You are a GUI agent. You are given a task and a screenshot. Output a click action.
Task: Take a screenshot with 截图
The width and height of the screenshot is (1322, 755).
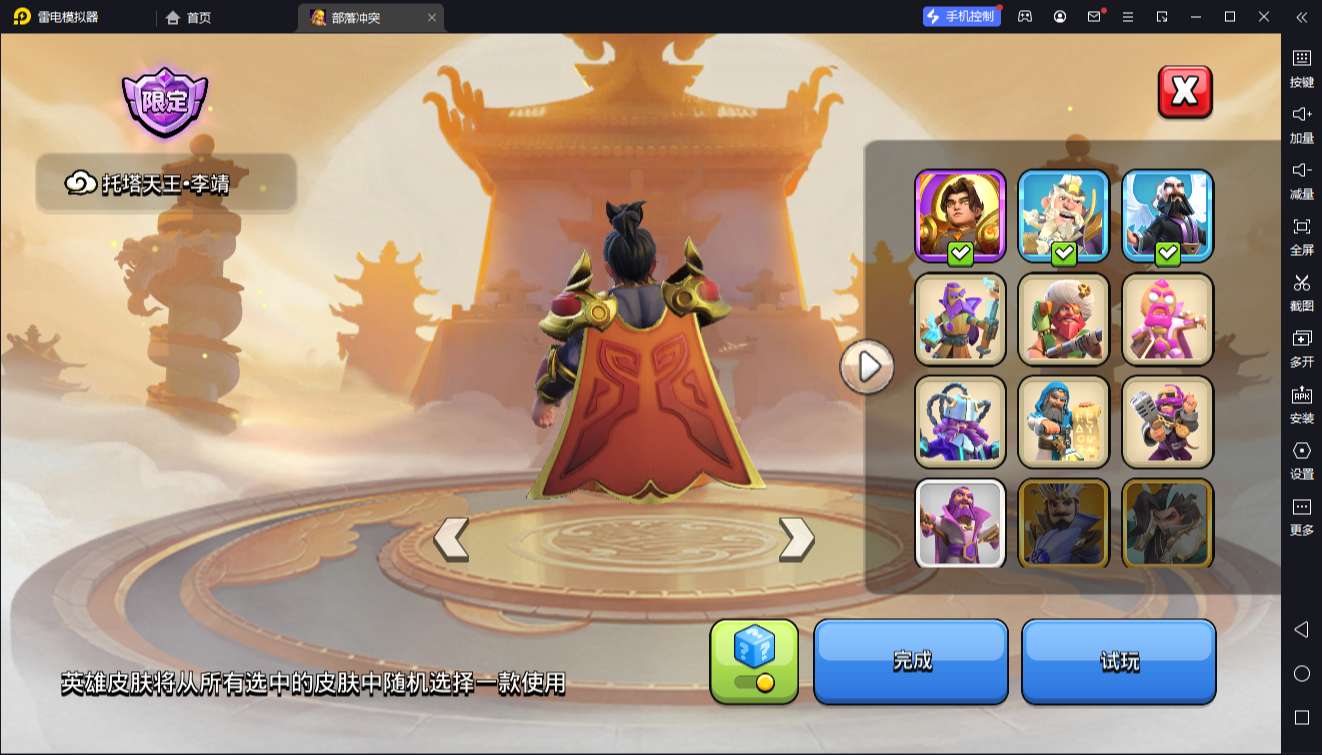coord(1301,291)
